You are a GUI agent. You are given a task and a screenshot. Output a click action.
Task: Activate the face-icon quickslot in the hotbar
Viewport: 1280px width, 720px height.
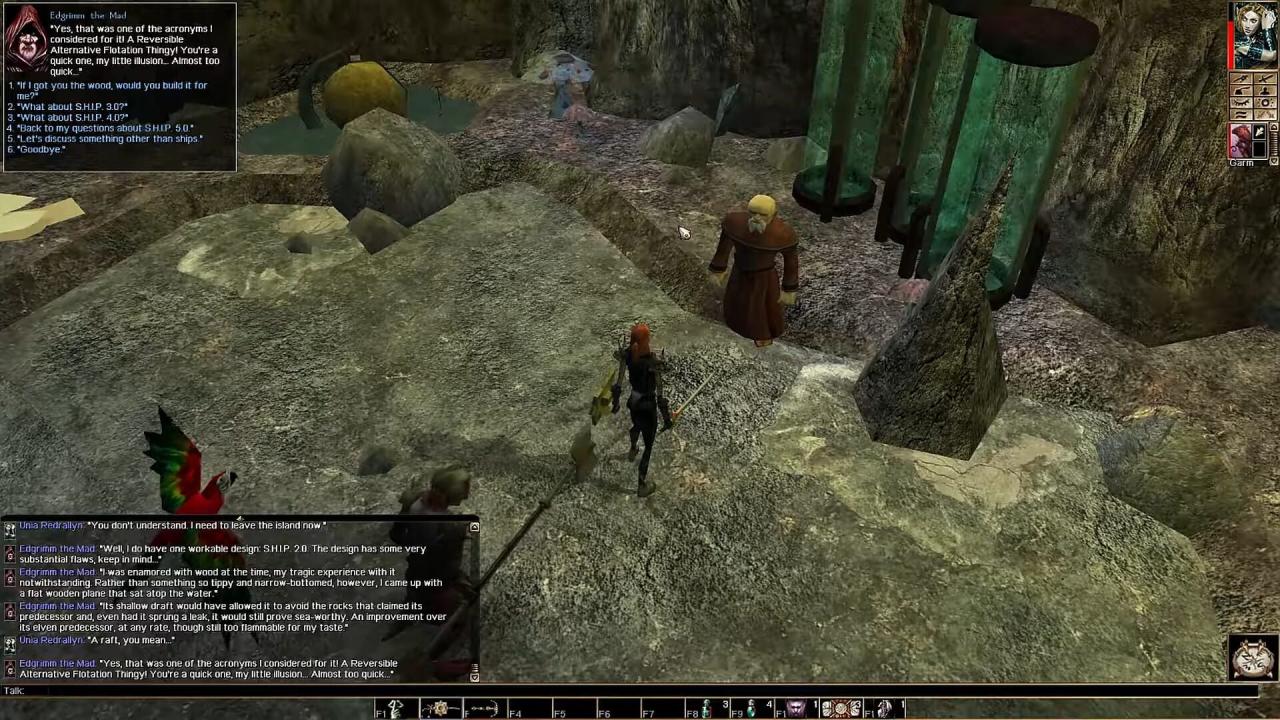pos(796,709)
